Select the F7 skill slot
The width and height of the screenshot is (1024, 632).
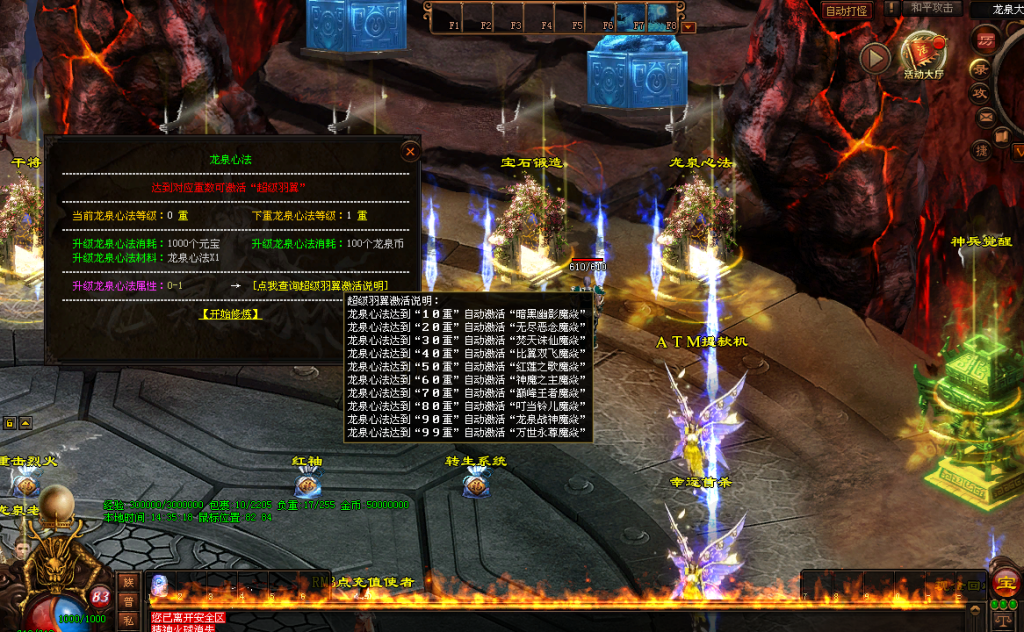tap(630, 16)
